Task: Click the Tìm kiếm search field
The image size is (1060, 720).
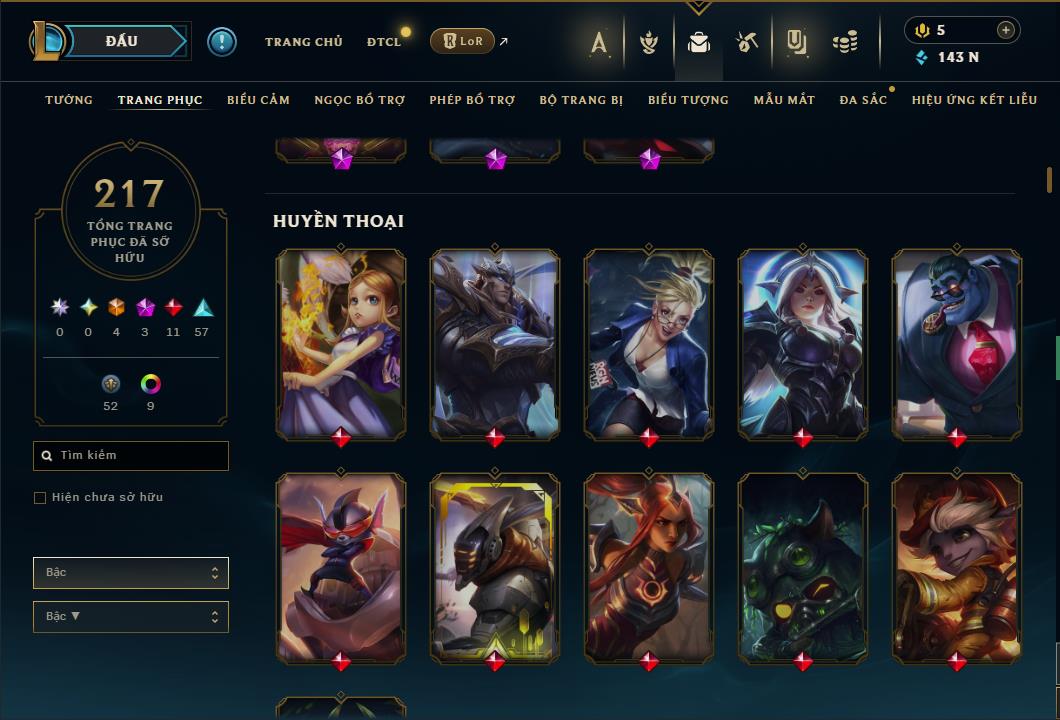Action: pos(131,456)
